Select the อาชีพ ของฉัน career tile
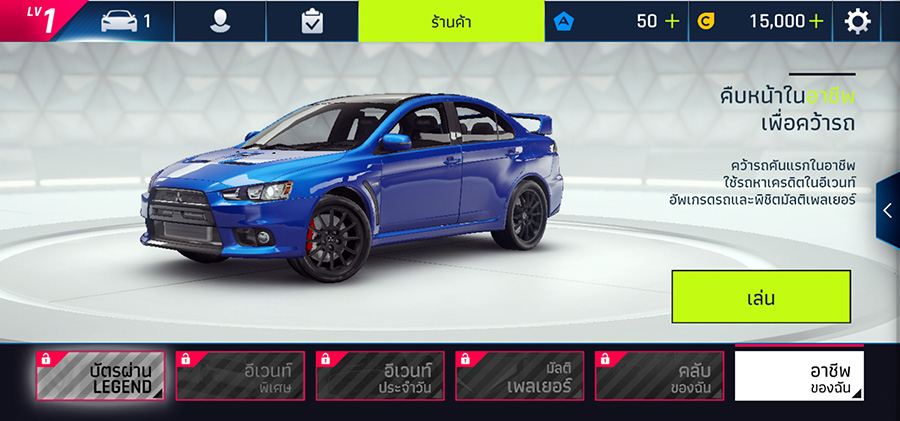The width and height of the screenshot is (900, 421). 799,376
